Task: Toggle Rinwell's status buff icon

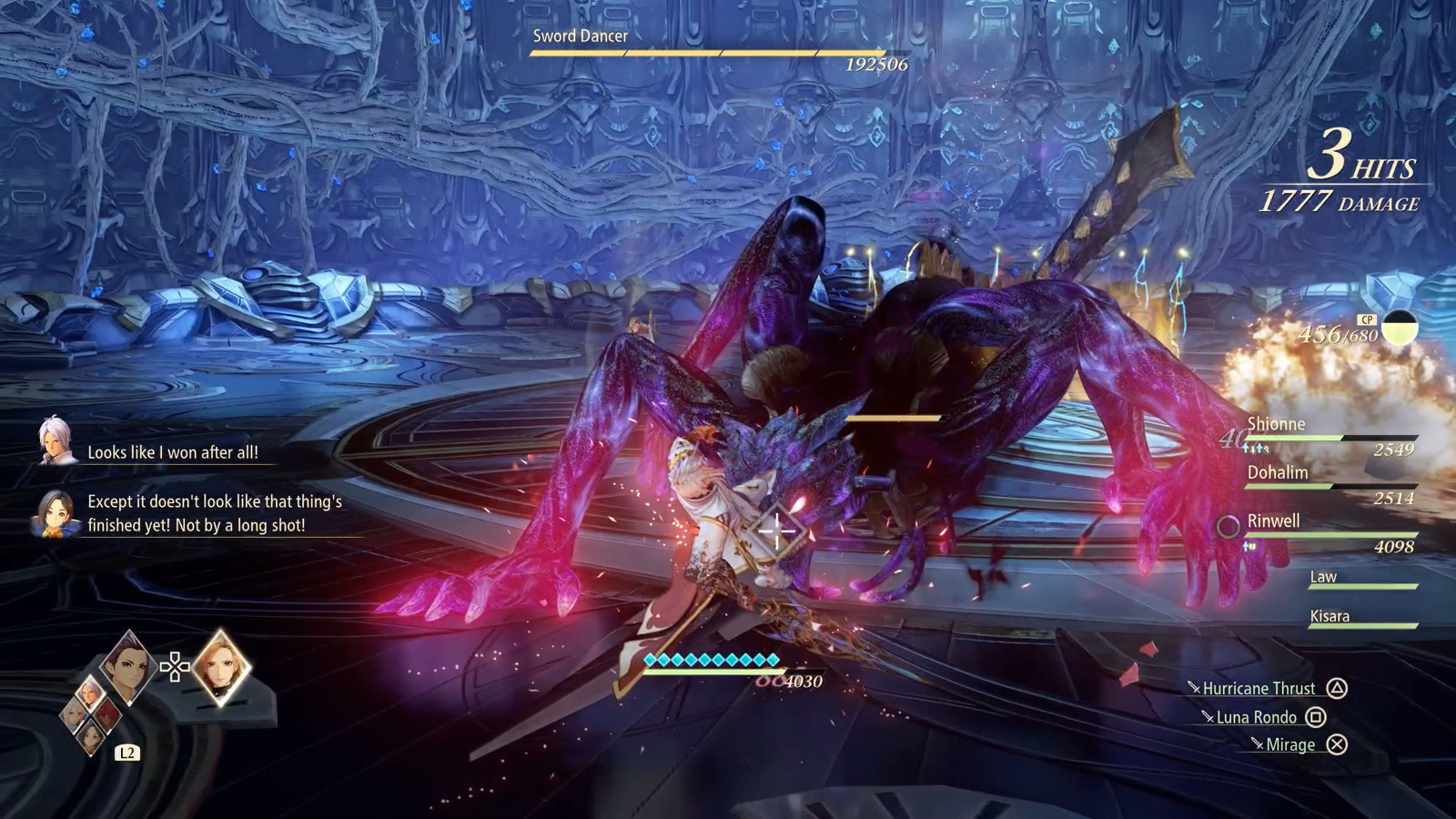Action: point(1249,546)
